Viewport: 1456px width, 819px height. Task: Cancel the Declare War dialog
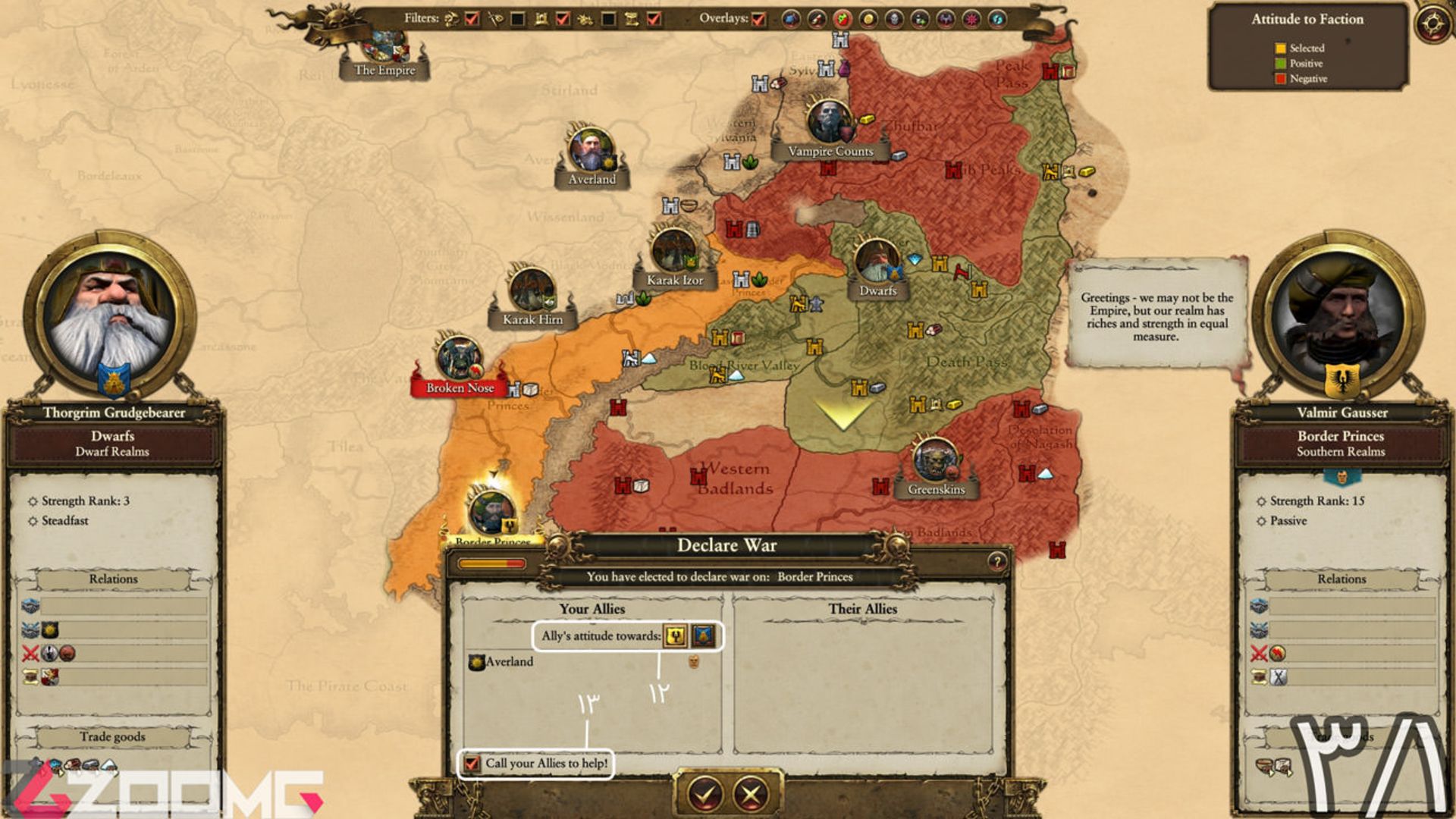pos(751,793)
